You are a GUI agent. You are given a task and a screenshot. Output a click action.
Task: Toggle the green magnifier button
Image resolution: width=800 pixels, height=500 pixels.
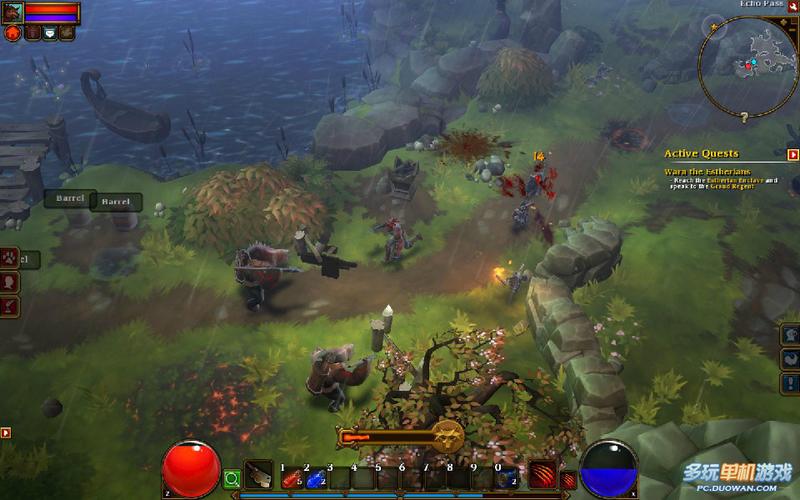(x=233, y=479)
